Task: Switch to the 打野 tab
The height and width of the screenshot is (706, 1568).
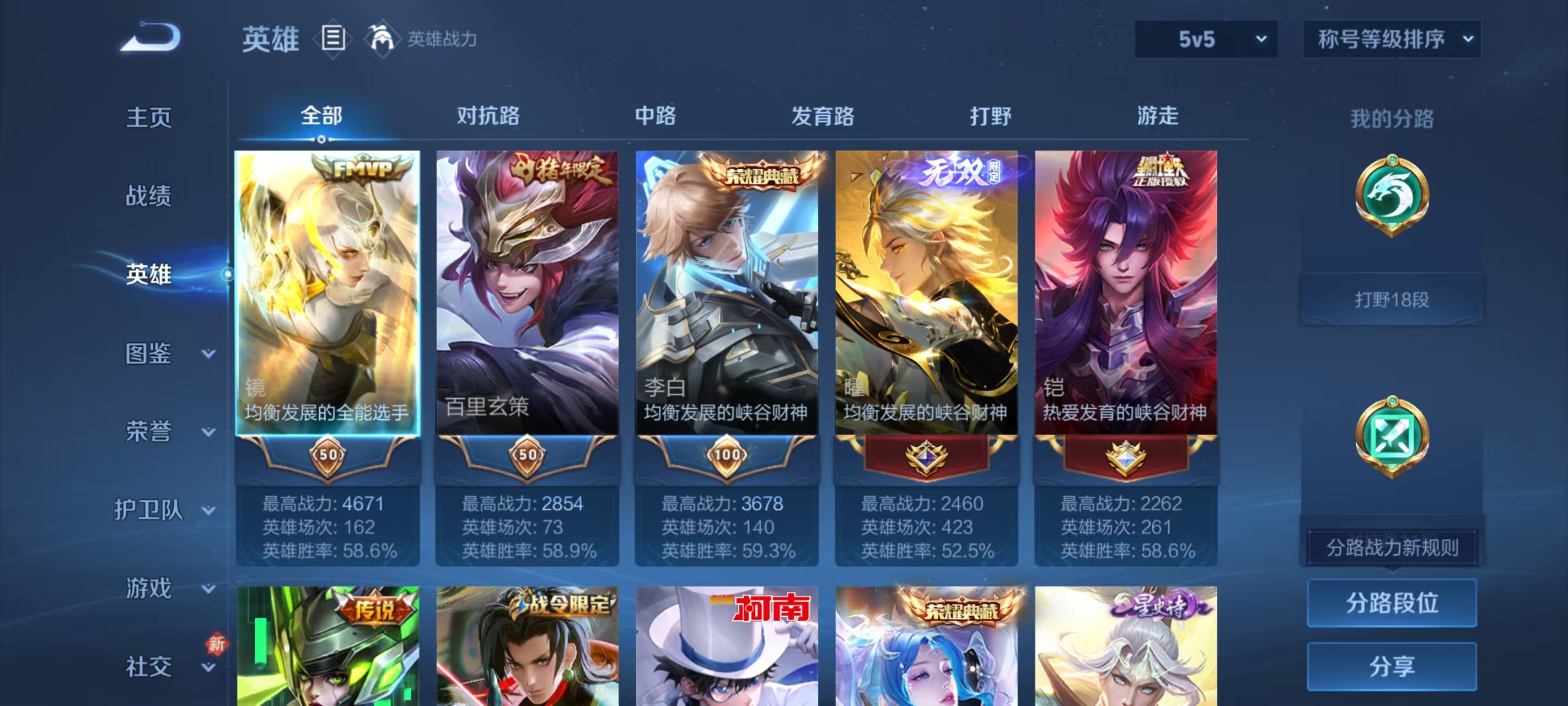Action: pos(990,116)
